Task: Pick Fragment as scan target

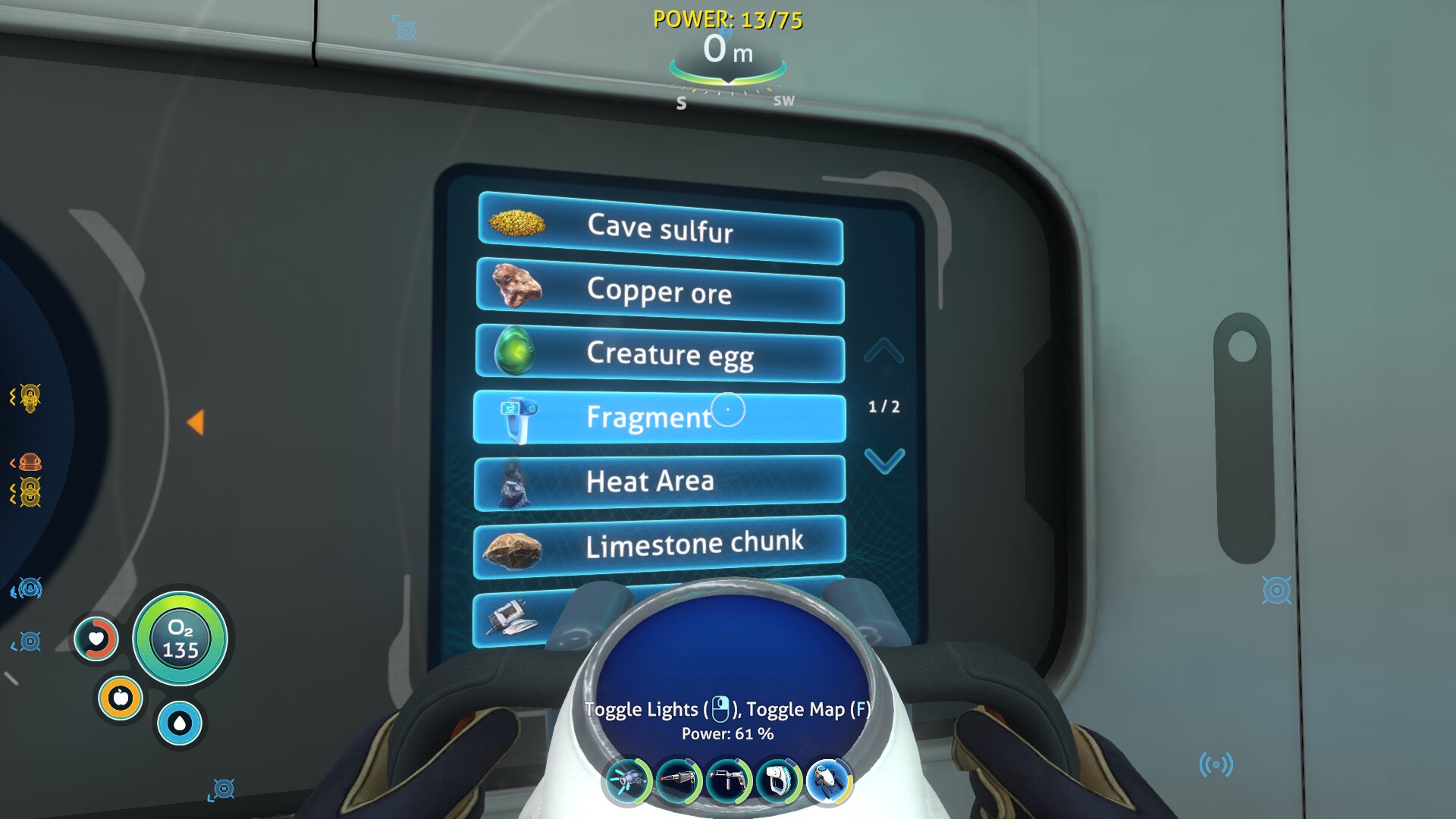Action: 658,417
